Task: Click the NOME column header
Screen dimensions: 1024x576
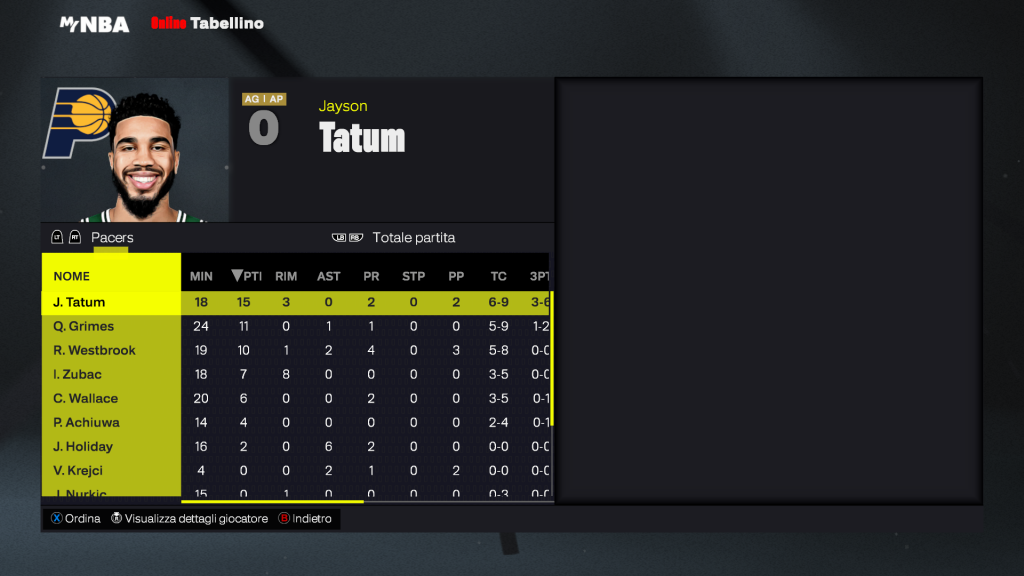Action: point(72,276)
